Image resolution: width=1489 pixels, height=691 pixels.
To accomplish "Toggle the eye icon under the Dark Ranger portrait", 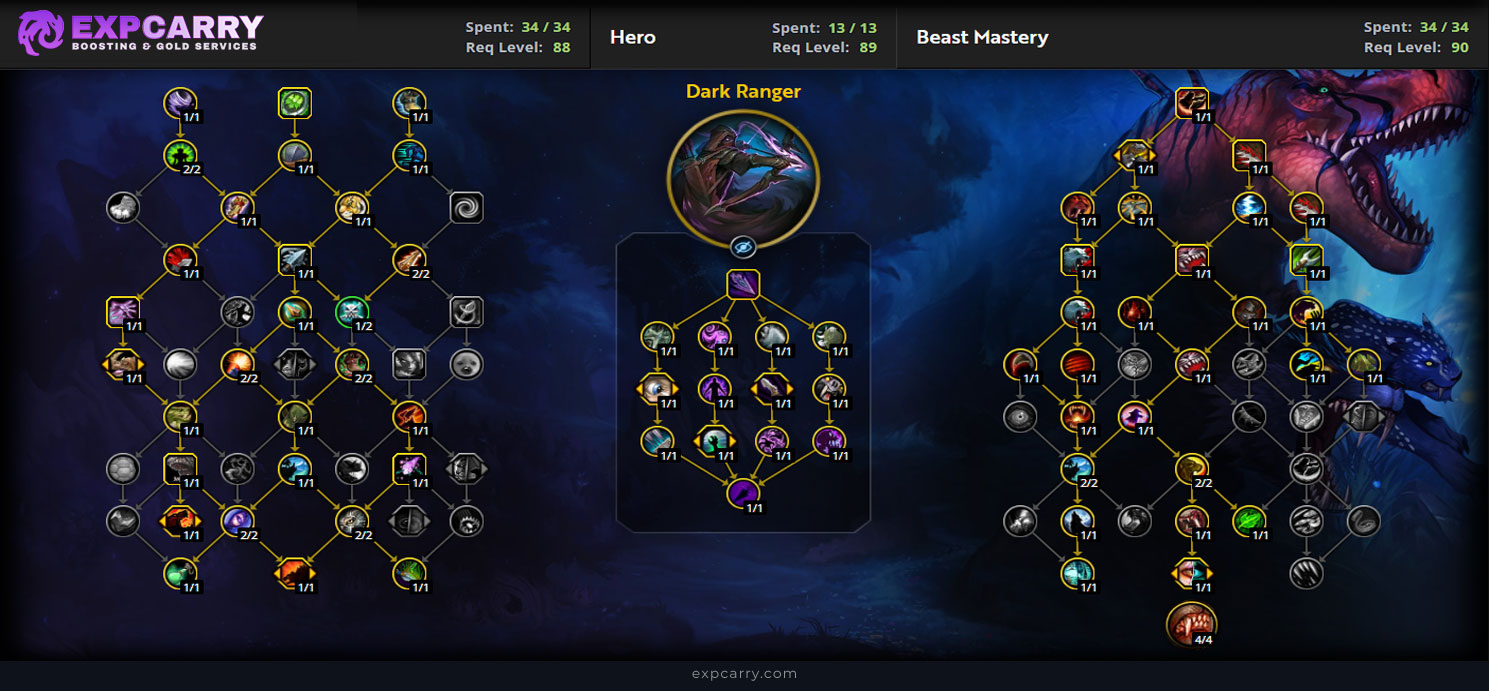I will 743,247.
